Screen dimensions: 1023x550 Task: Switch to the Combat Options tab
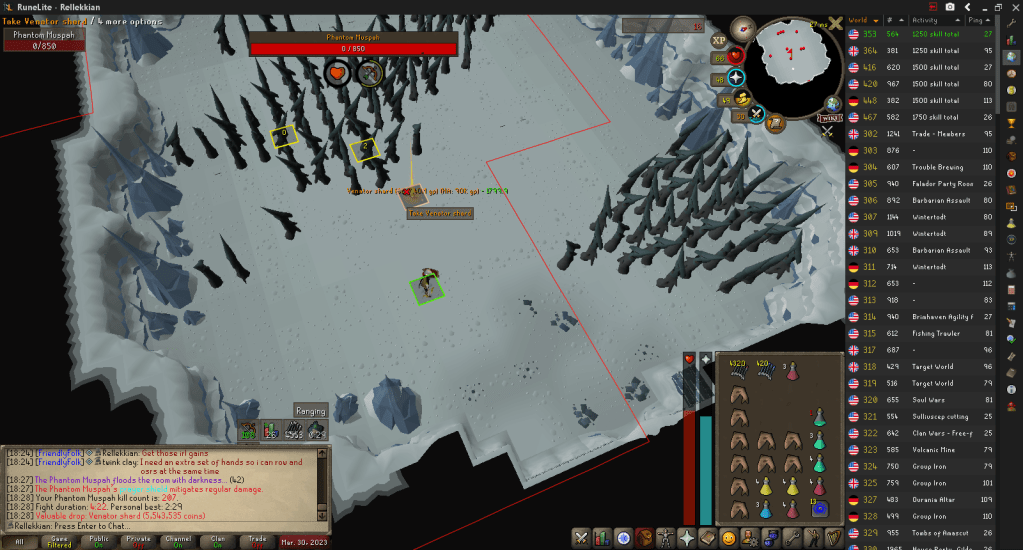point(581,537)
